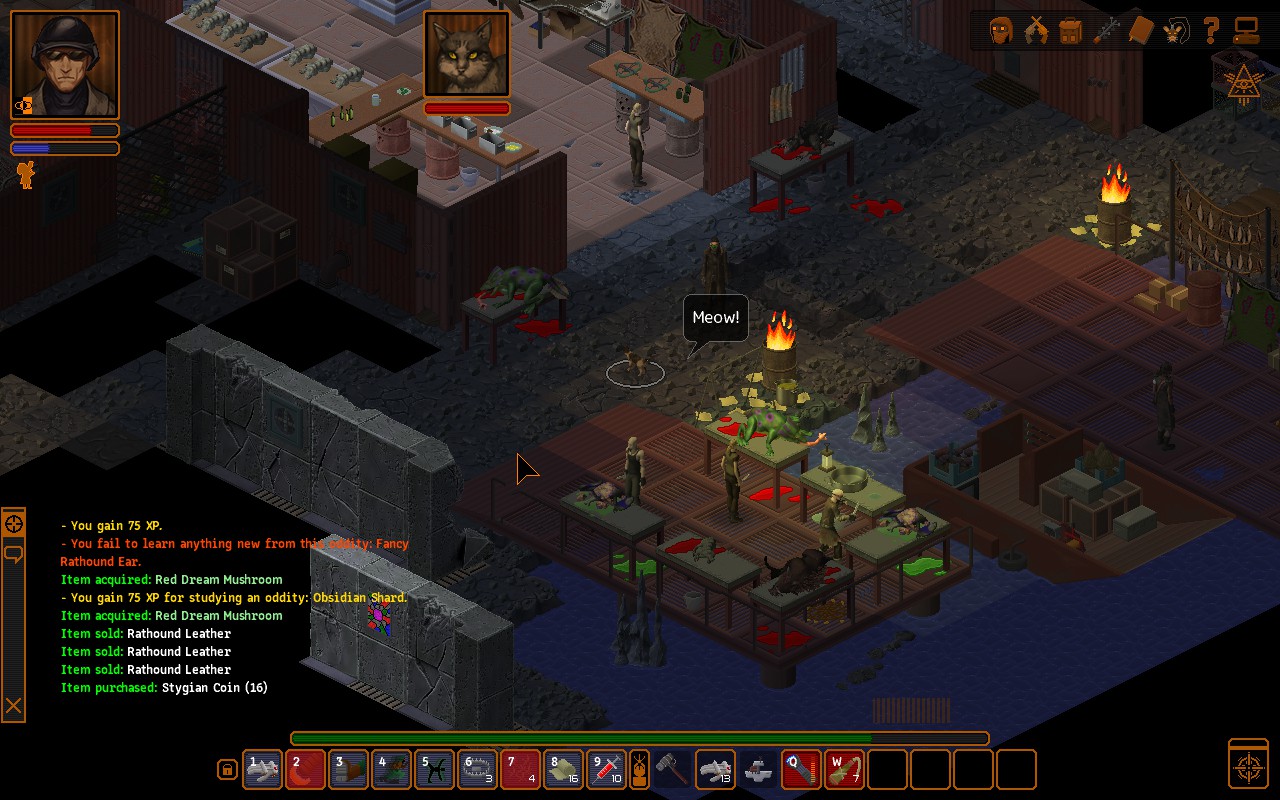1280x800 pixels.
Task: Select the sledgehammer weapon slot
Action: point(671,769)
